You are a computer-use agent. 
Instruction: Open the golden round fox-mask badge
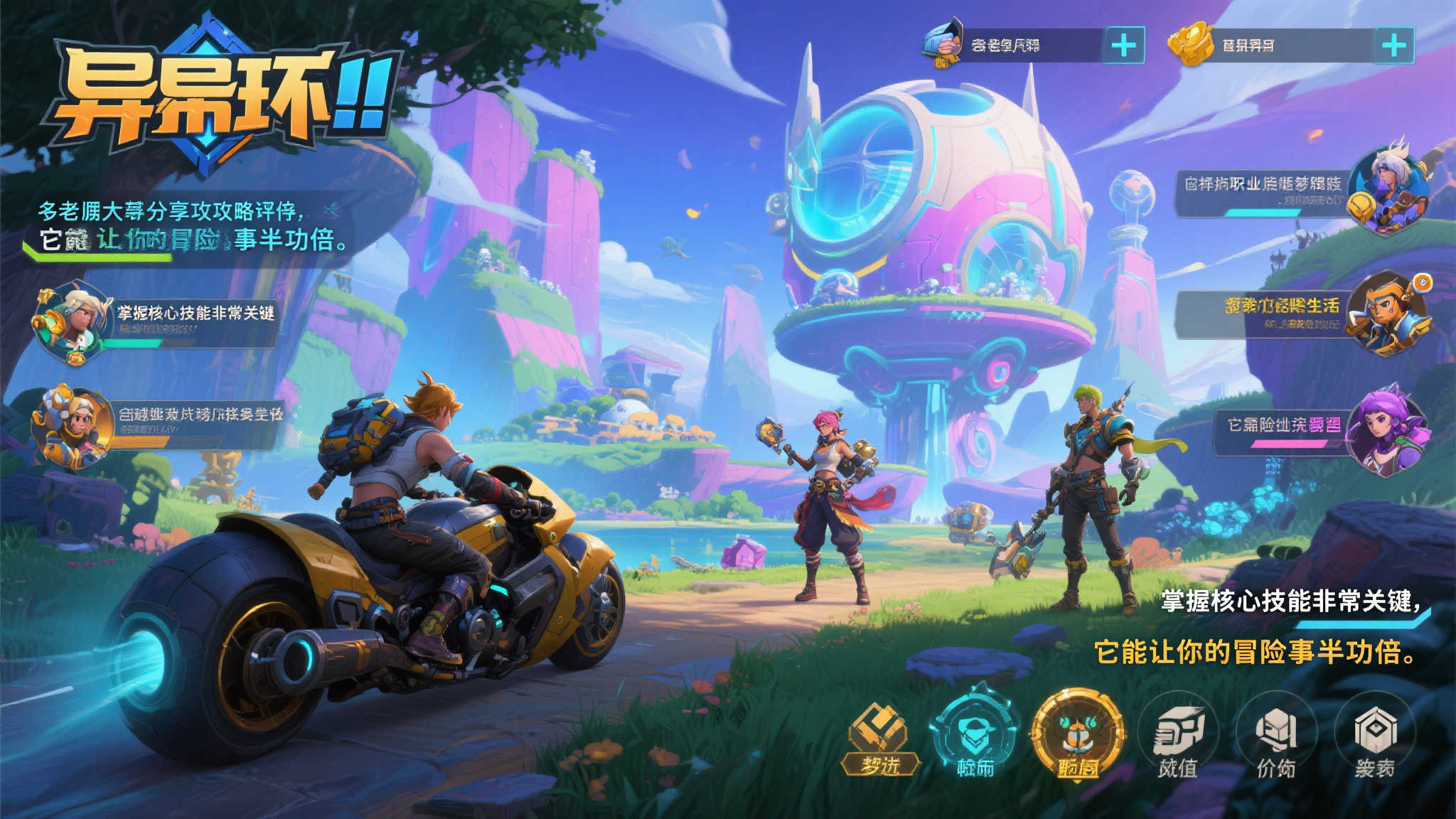(x=1077, y=736)
